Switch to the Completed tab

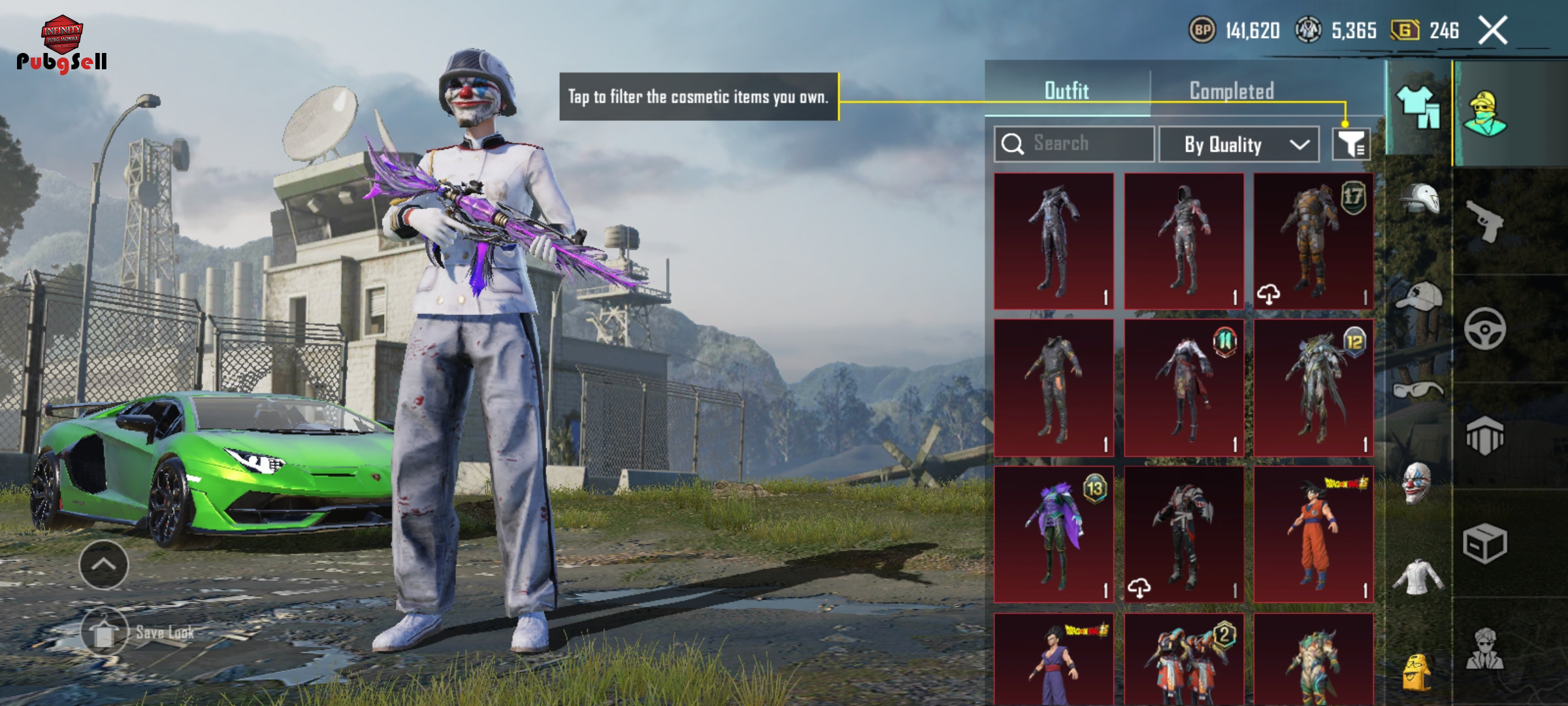point(1232,91)
